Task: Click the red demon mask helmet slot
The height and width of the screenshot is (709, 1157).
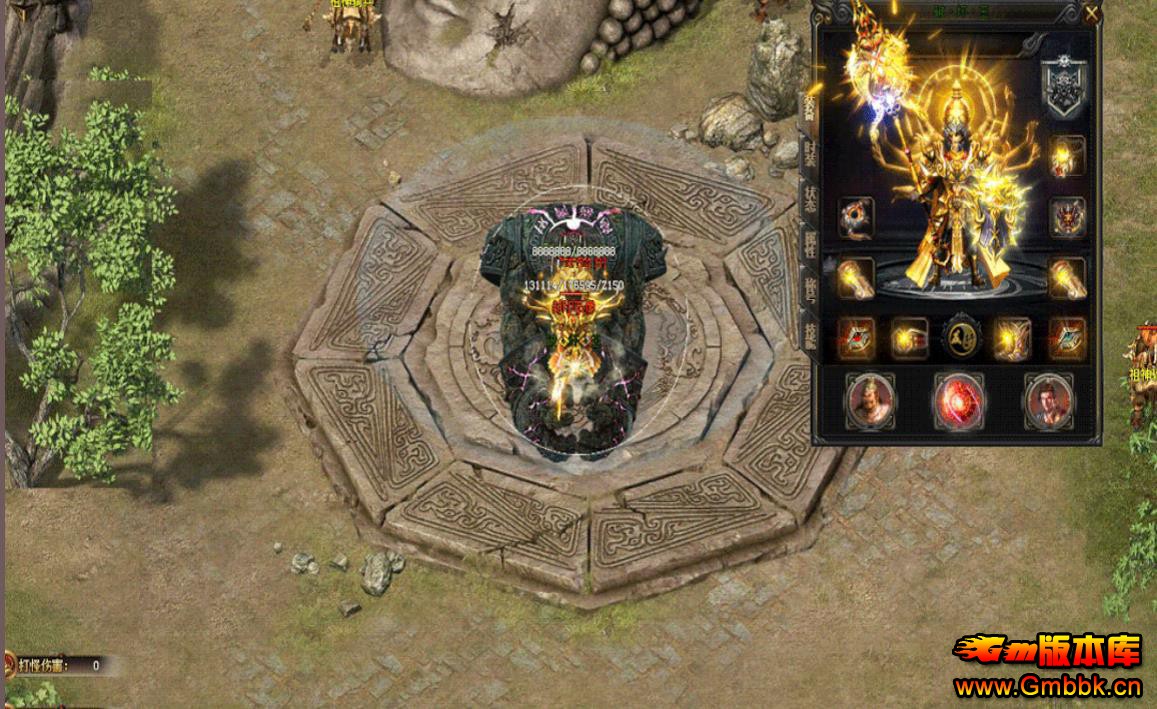Action: point(1067,217)
